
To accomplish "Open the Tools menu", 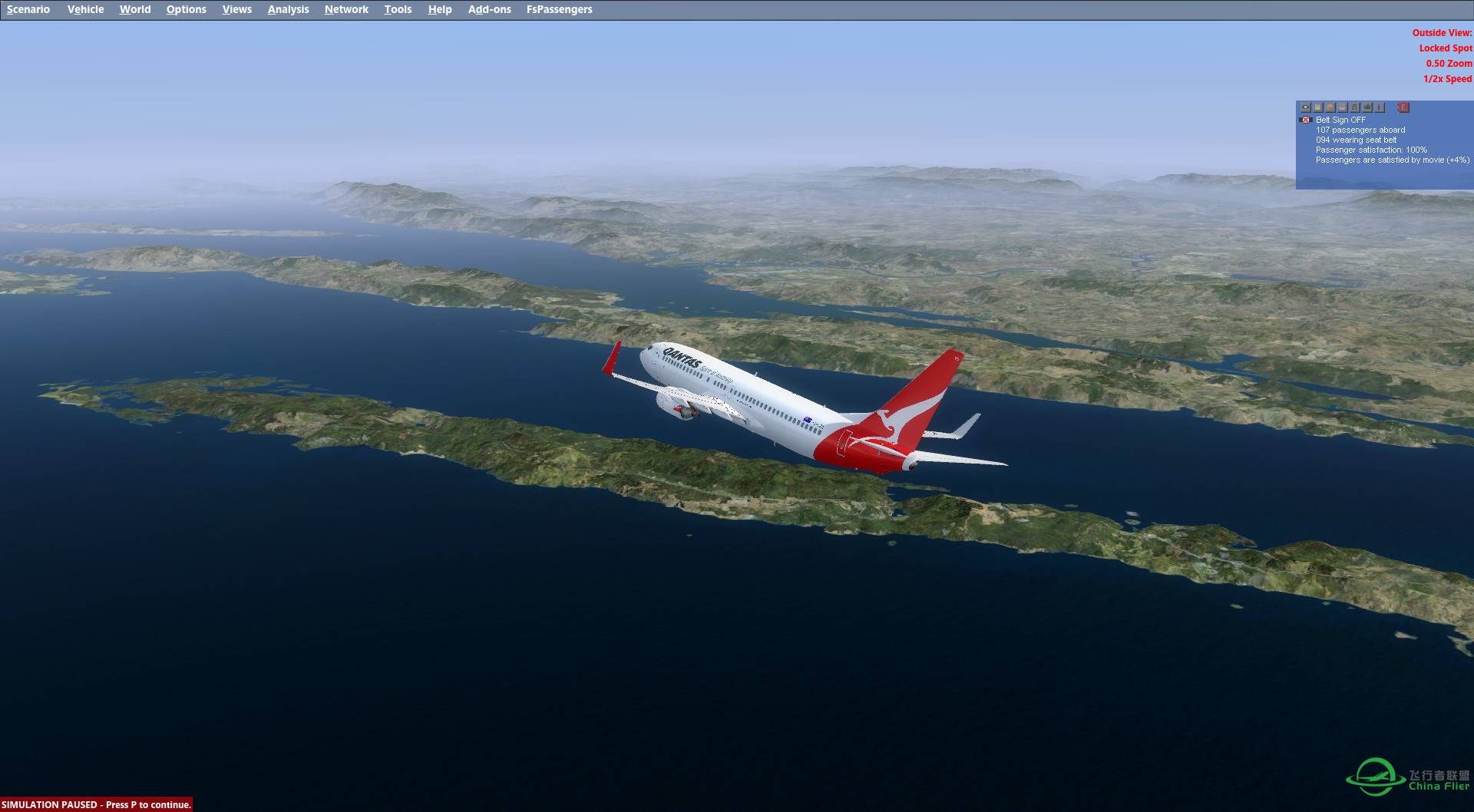I will point(398,9).
